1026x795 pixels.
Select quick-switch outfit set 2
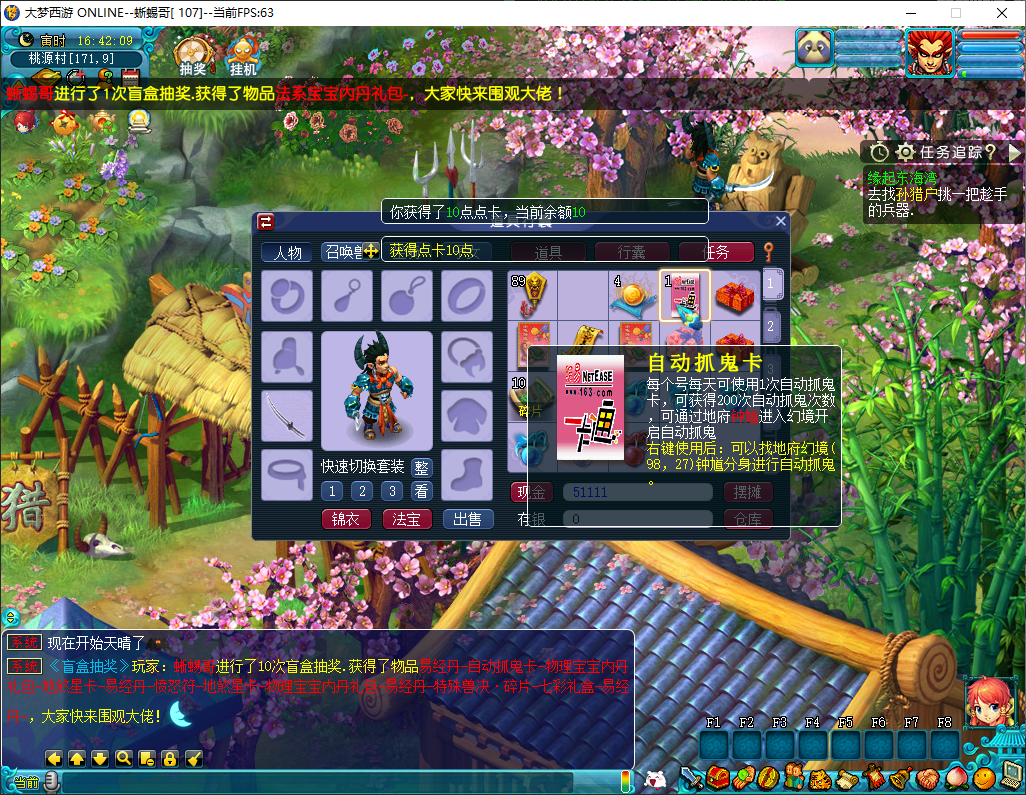tap(362, 491)
